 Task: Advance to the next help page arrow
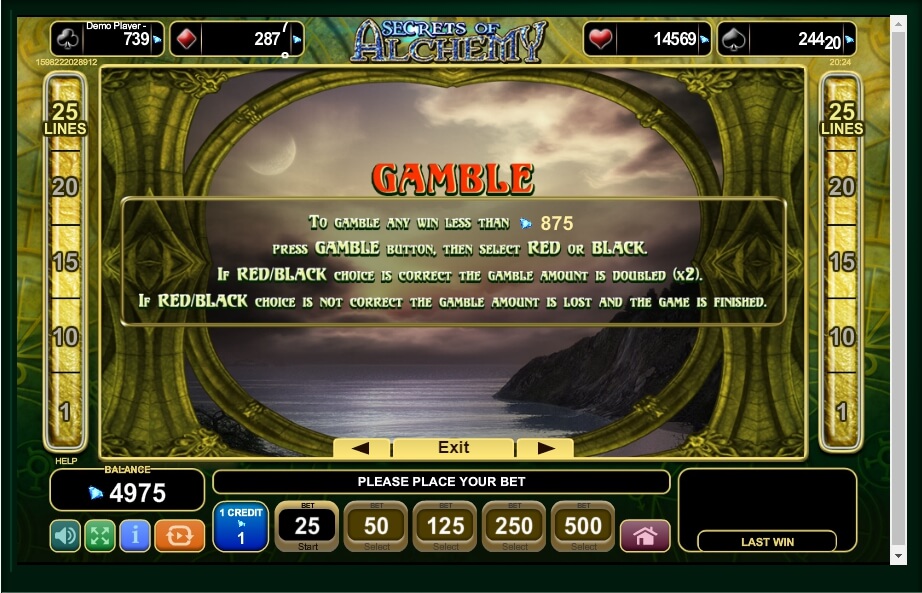tap(545, 448)
